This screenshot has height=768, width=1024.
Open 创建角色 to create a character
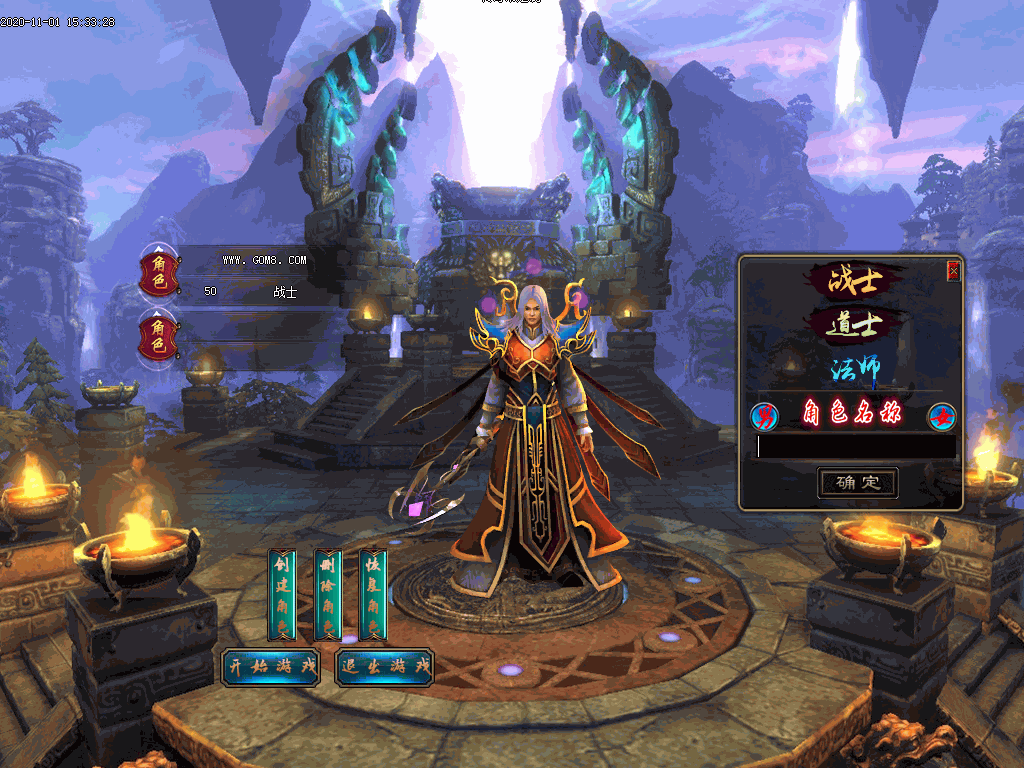282,594
